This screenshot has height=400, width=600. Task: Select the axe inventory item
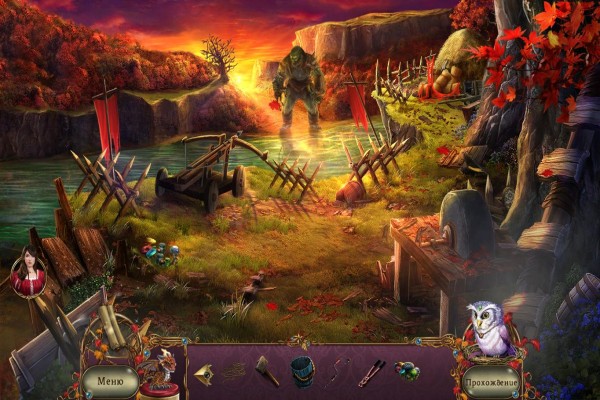pyautogui.click(x=267, y=370)
